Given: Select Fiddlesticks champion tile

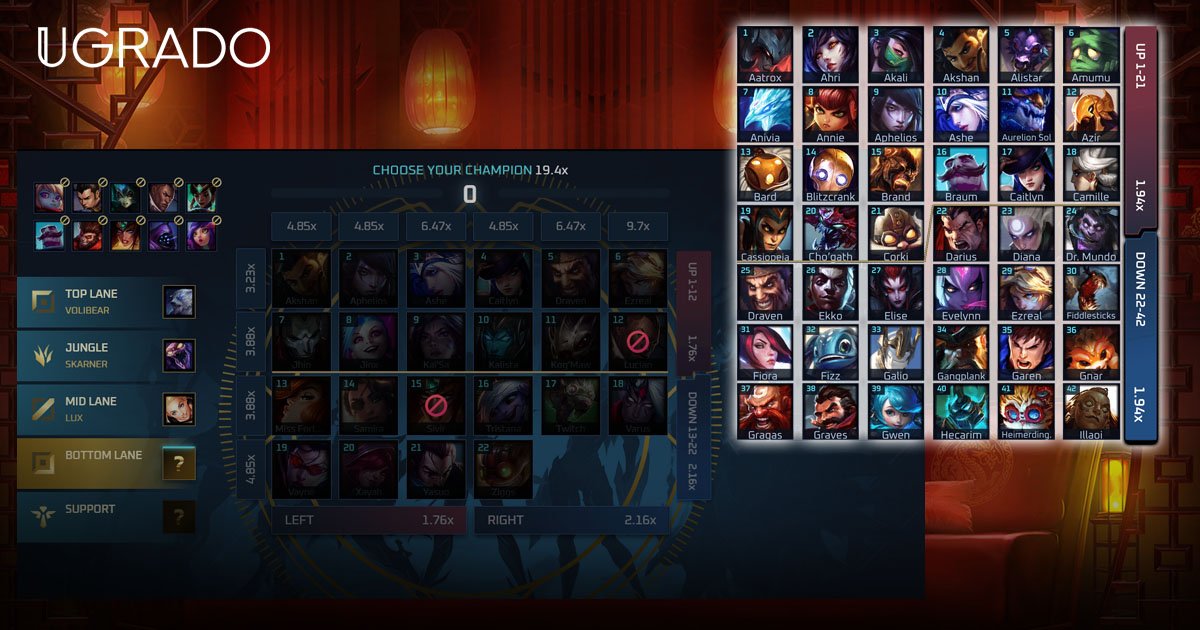Looking at the screenshot, I should (x=1091, y=293).
